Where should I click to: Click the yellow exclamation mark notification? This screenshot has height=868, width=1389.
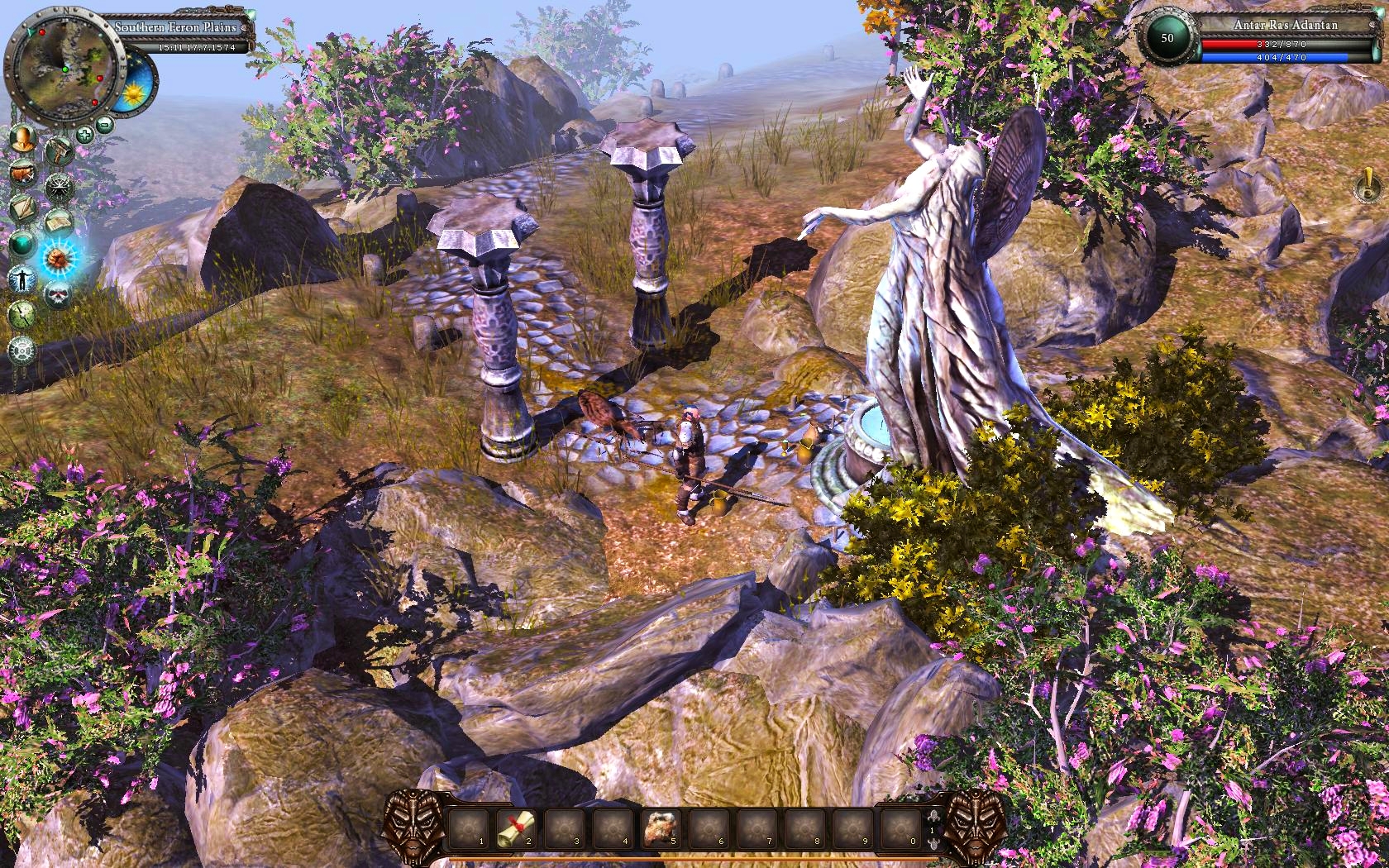pyautogui.click(x=1367, y=185)
